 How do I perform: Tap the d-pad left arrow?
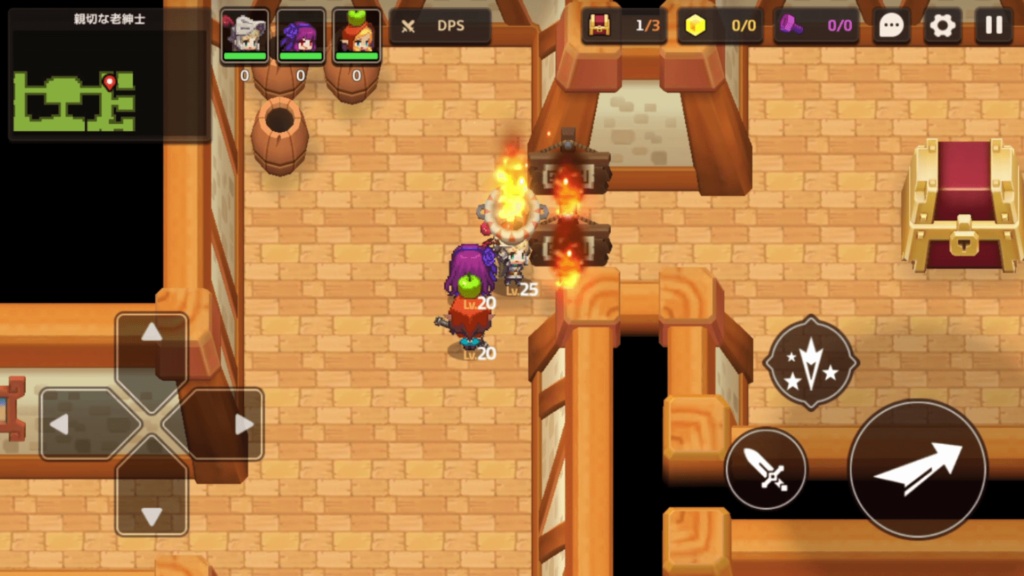(75, 424)
